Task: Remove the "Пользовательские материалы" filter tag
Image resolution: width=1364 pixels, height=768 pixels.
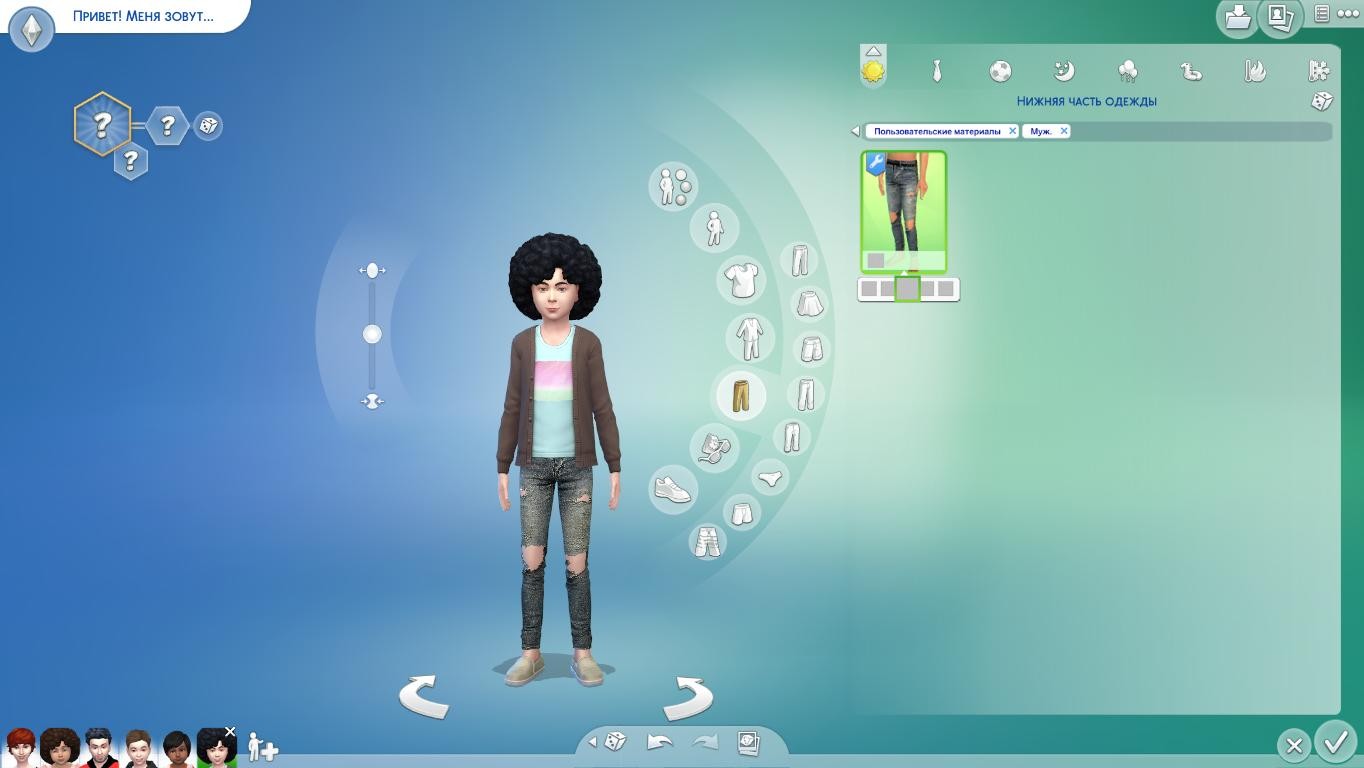Action: [x=1012, y=131]
